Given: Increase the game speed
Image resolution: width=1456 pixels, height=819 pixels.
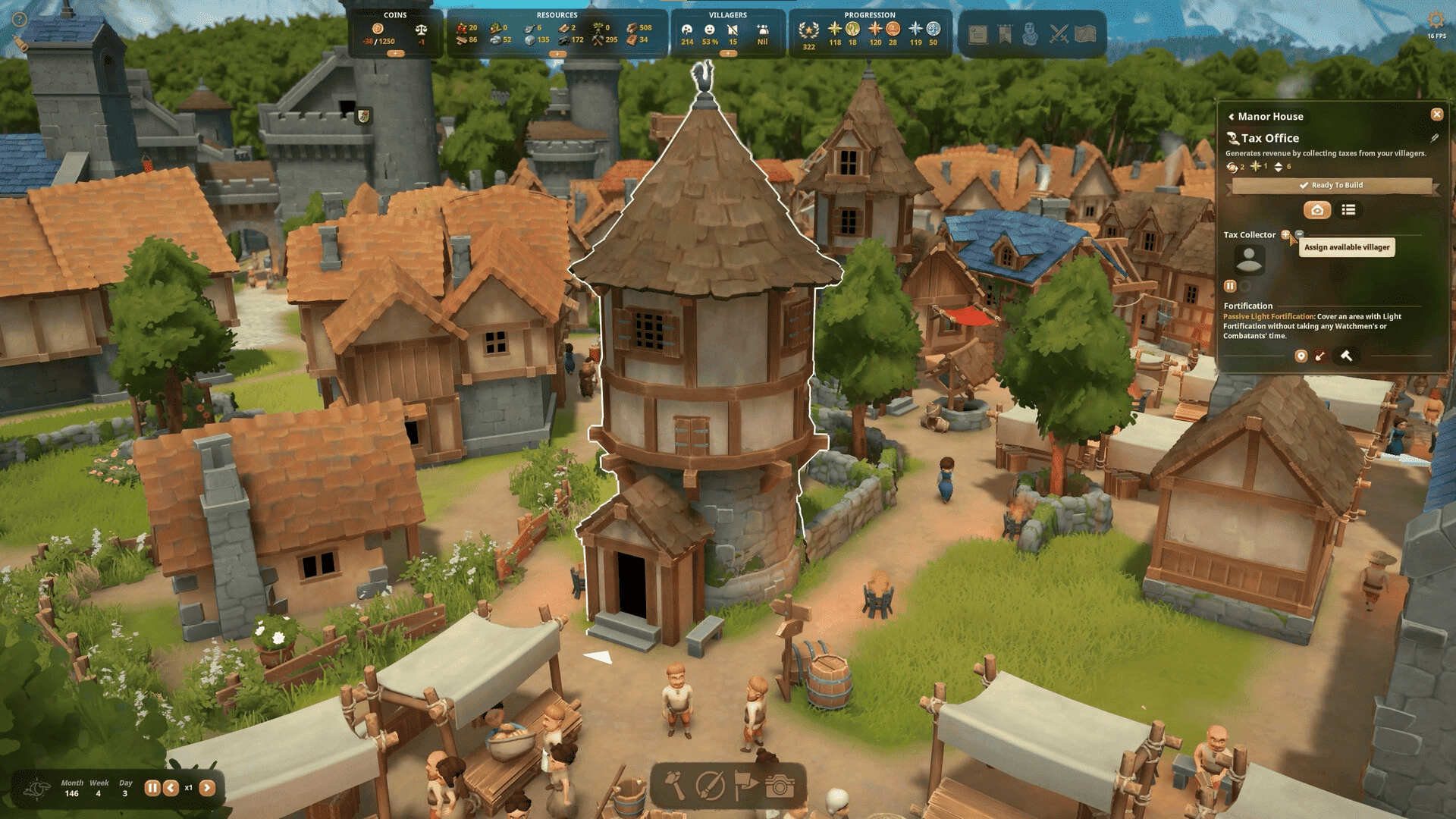Looking at the screenshot, I should 207,788.
